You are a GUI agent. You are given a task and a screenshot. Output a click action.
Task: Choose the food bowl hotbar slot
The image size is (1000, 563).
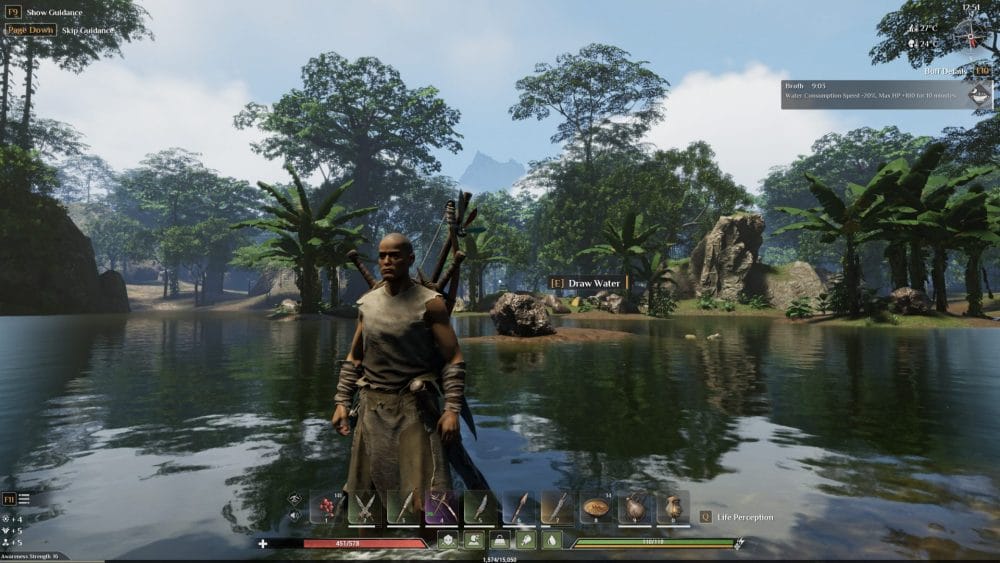tap(597, 507)
